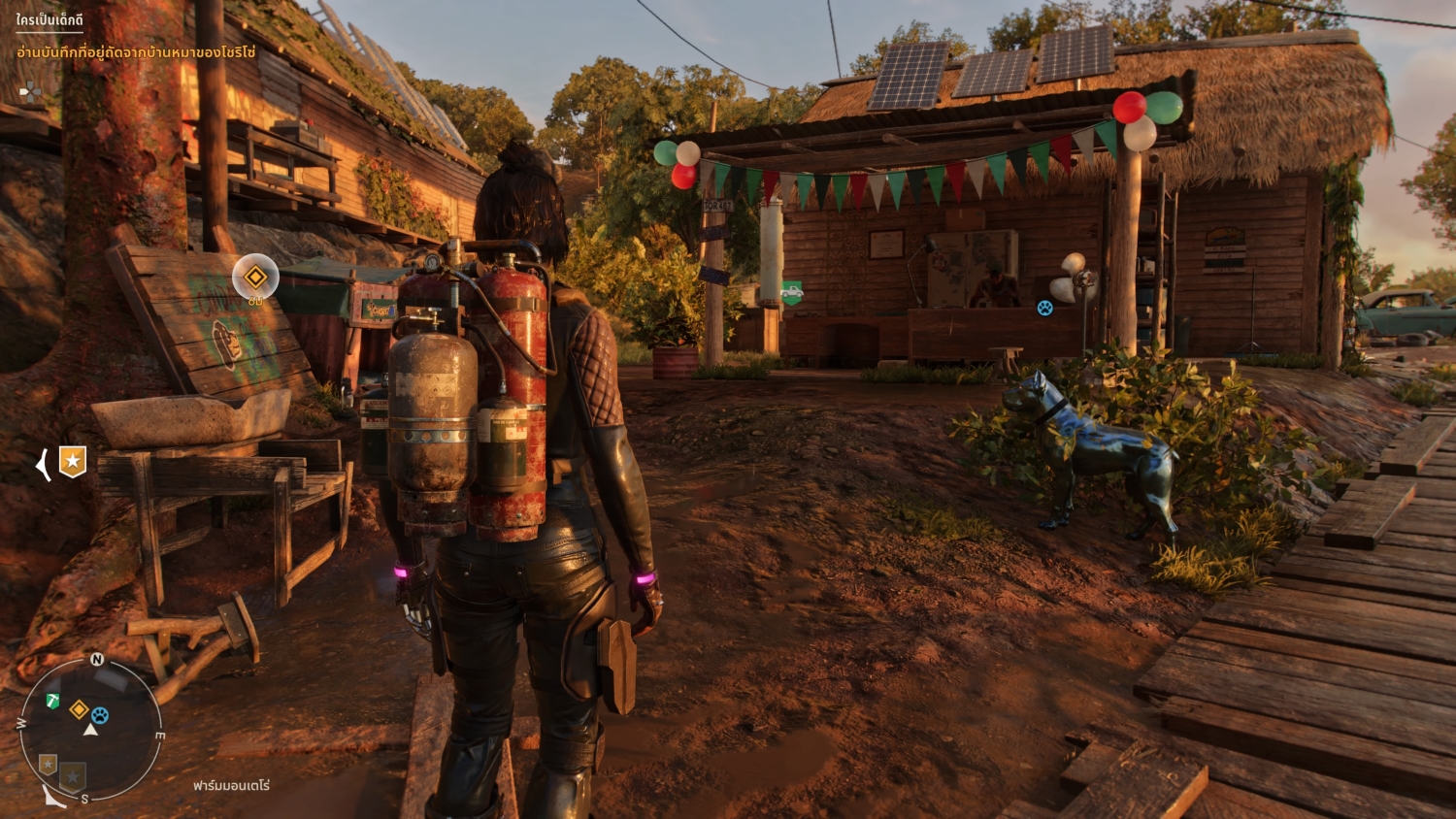Open the circular minimap
The width and height of the screenshot is (1456, 819).
(x=90, y=729)
